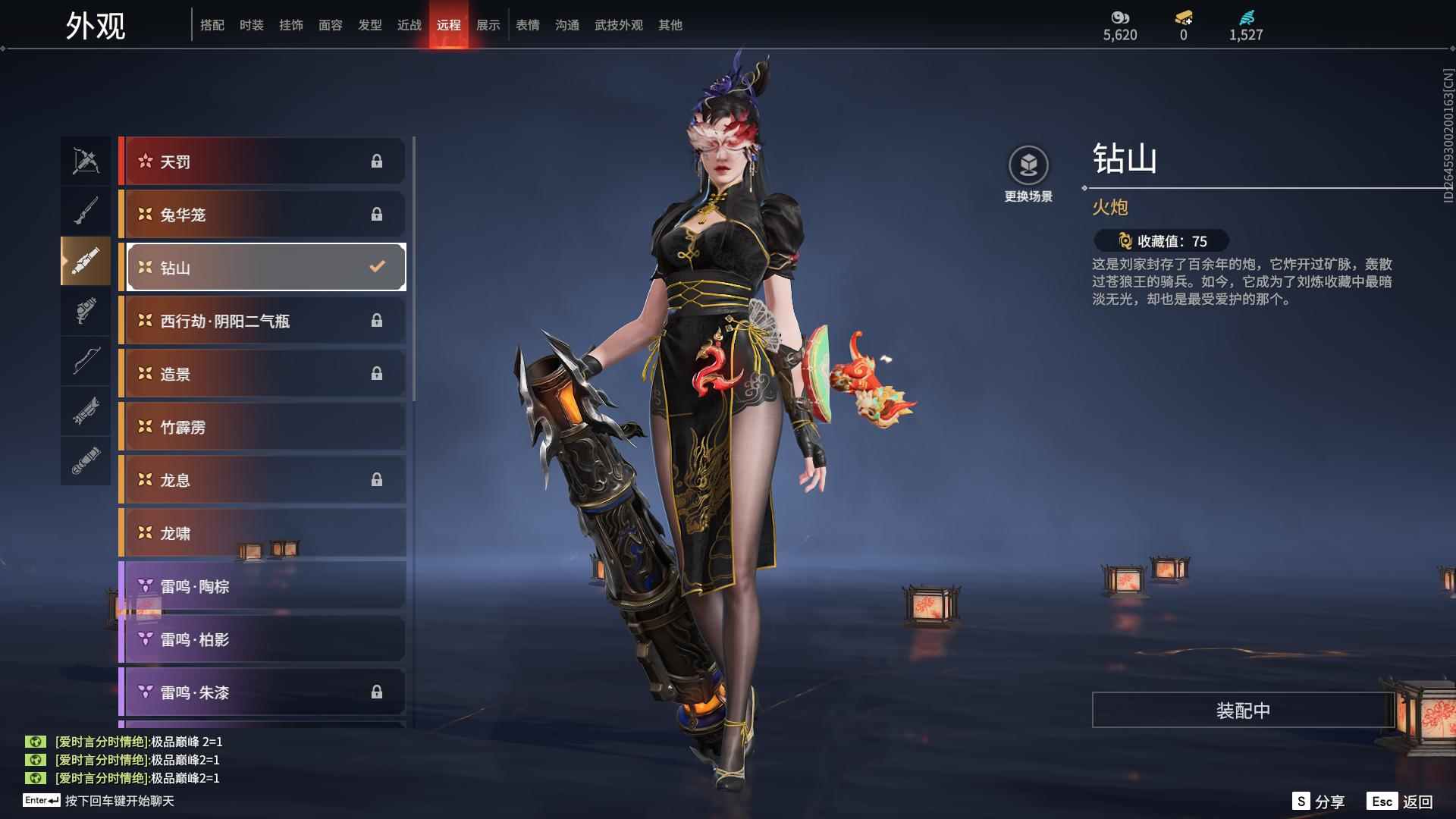
Task: Click the 装配中 equip button
Action: coord(1243,710)
